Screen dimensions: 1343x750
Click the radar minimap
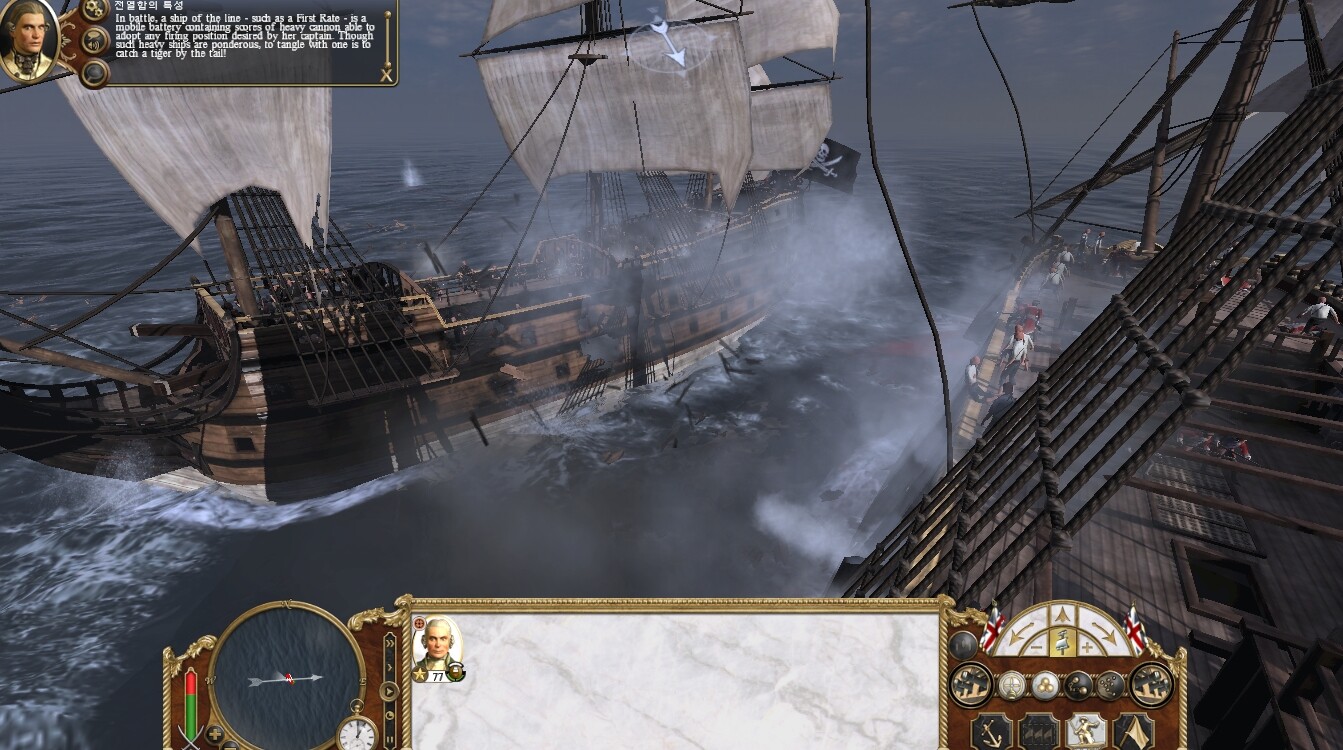click(x=287, y=678)
